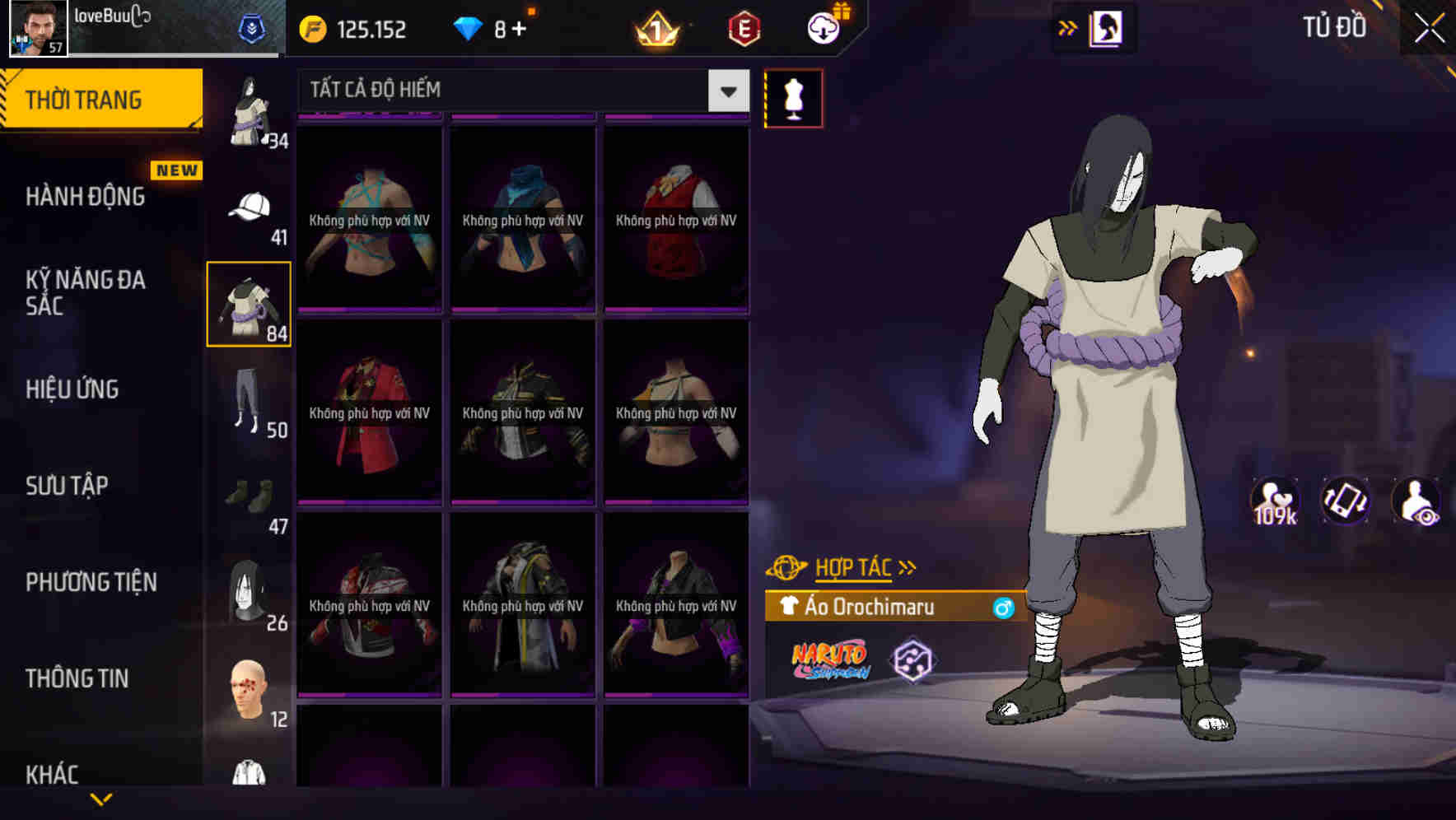Expand the sidebar with double-arrow chevron
The image size is (1456, 820).
pyautogui.click(x=1067, y=27)
